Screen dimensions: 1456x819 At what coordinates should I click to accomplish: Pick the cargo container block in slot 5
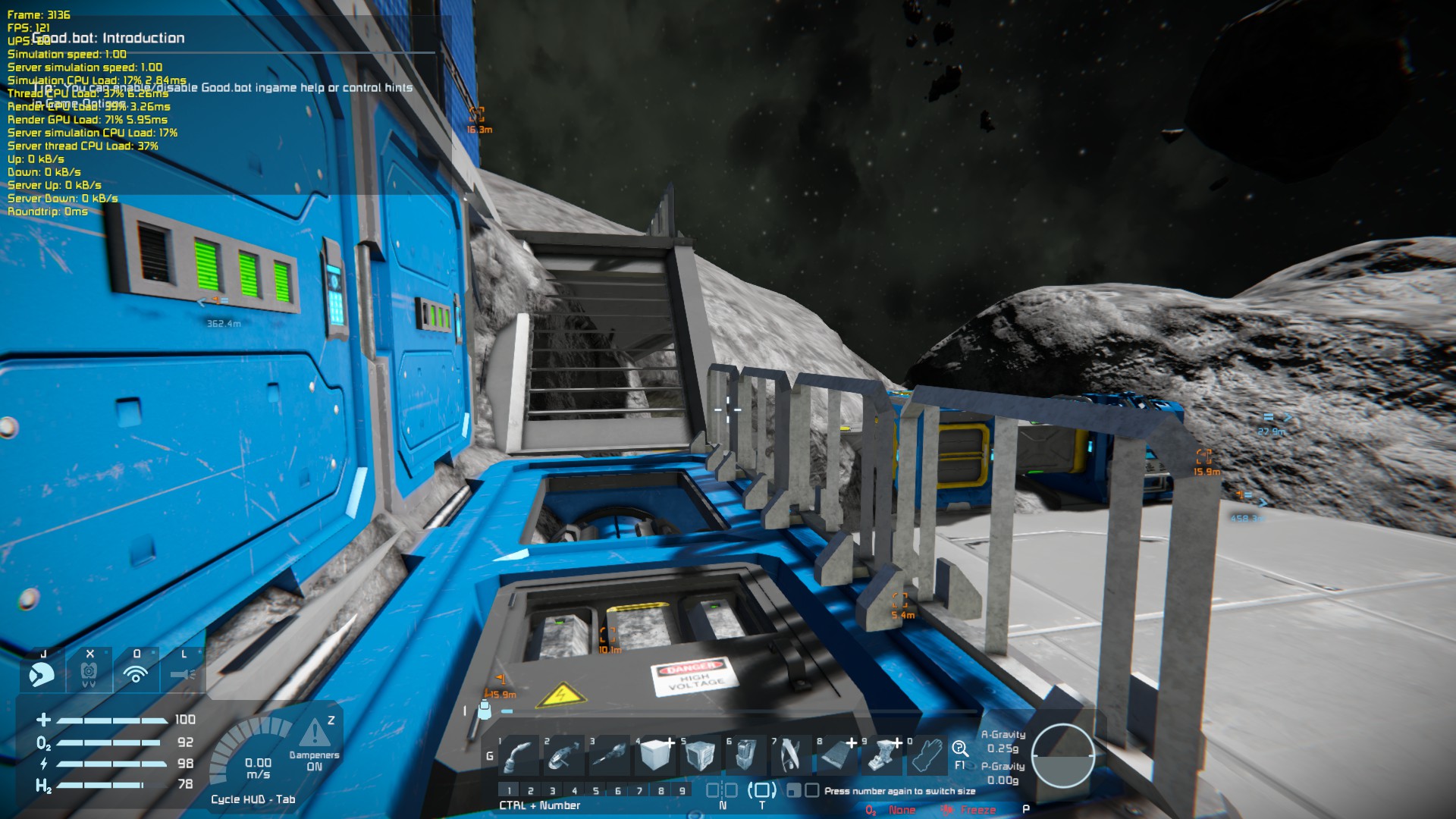pos(700,755)
